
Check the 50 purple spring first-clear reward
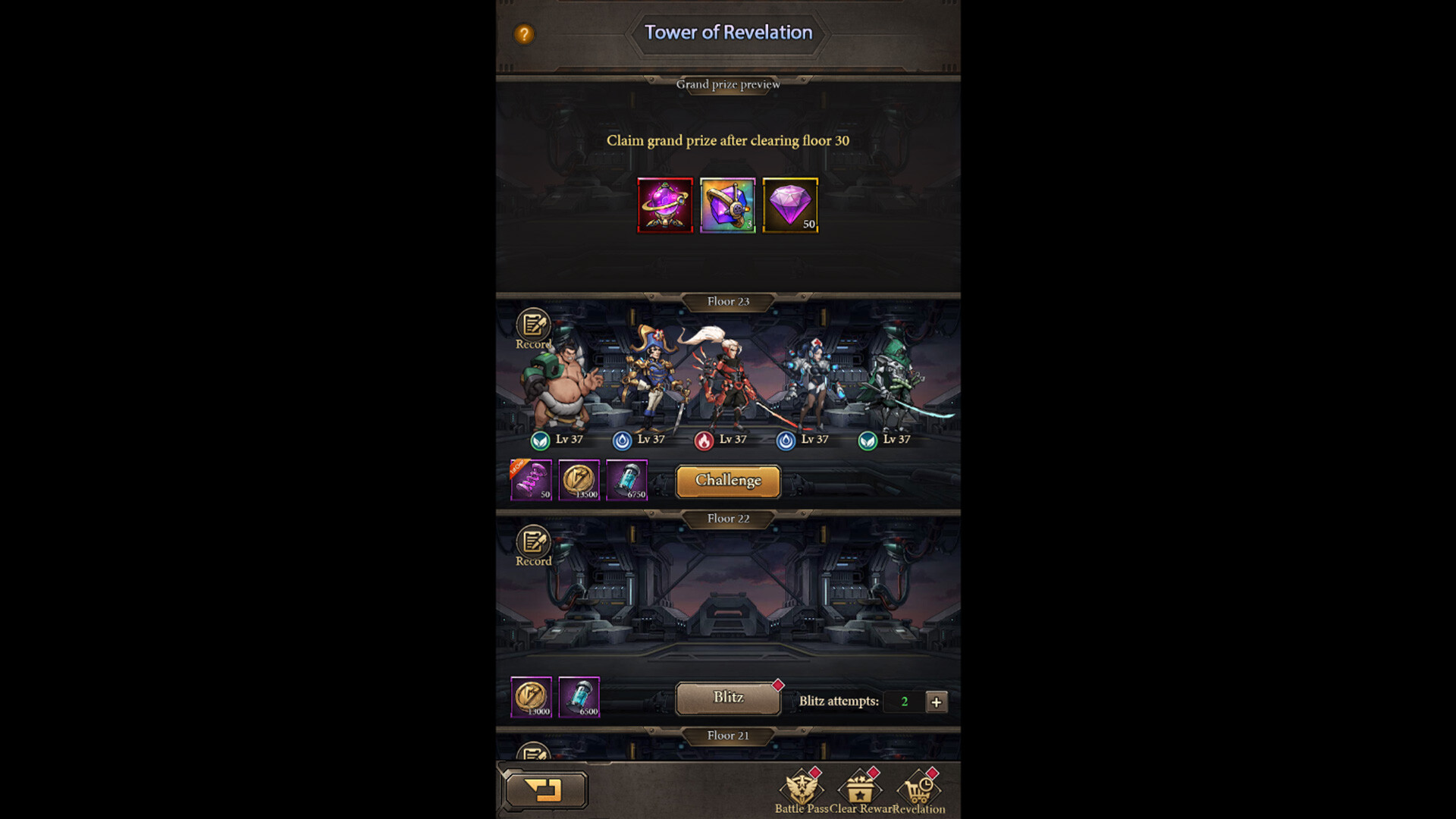pyautogui.click(x=531, y=481)
